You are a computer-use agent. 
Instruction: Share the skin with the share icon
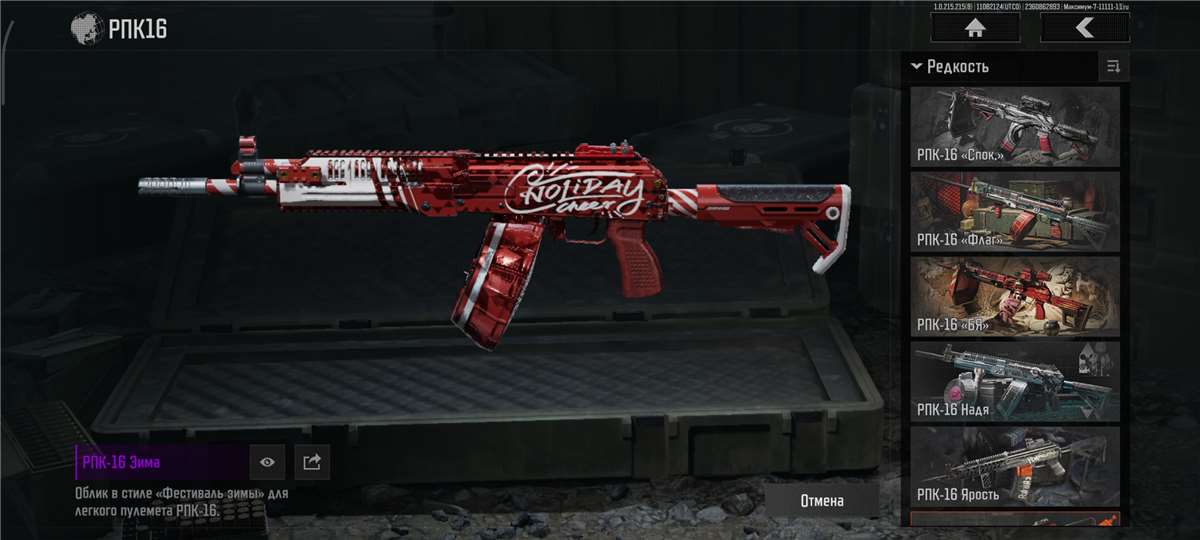(312, 462)
